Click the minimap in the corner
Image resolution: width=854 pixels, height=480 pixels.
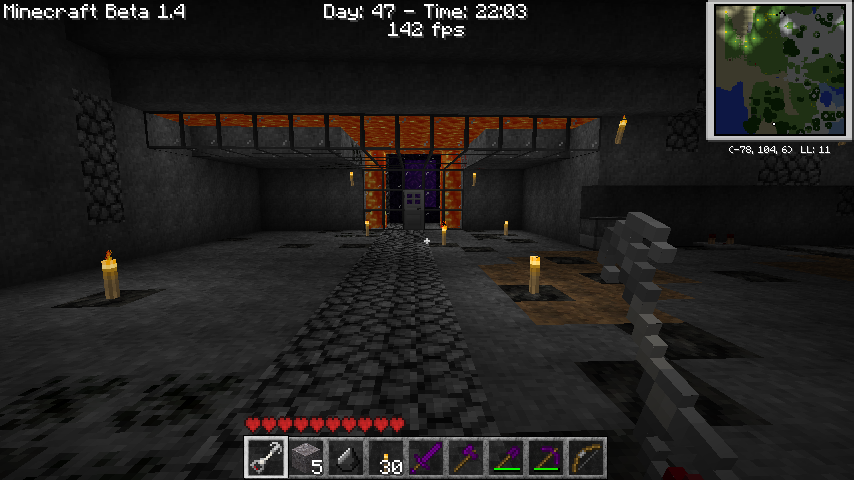(x=779, y=70)
